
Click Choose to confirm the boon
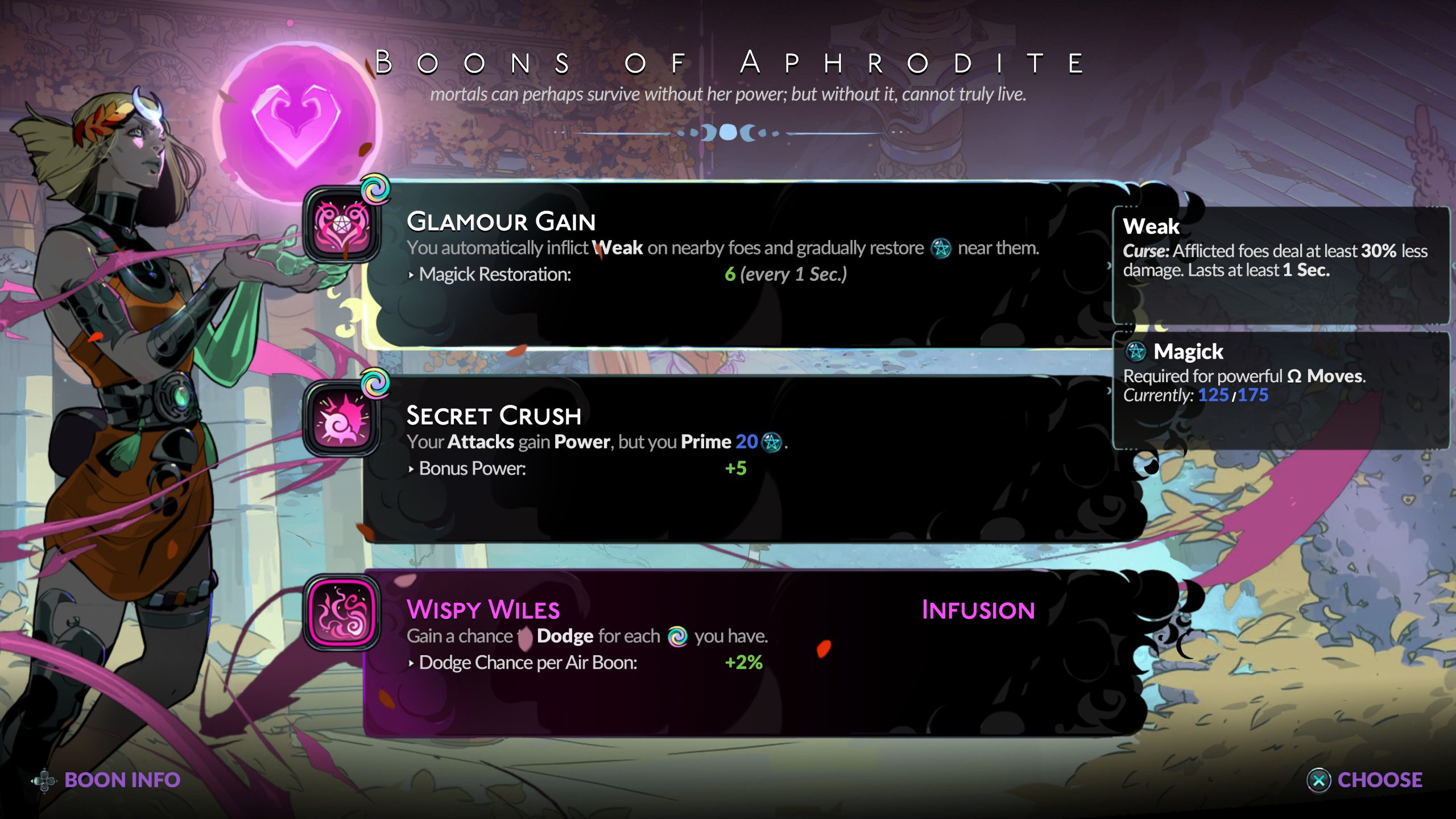pos(1382,780)
